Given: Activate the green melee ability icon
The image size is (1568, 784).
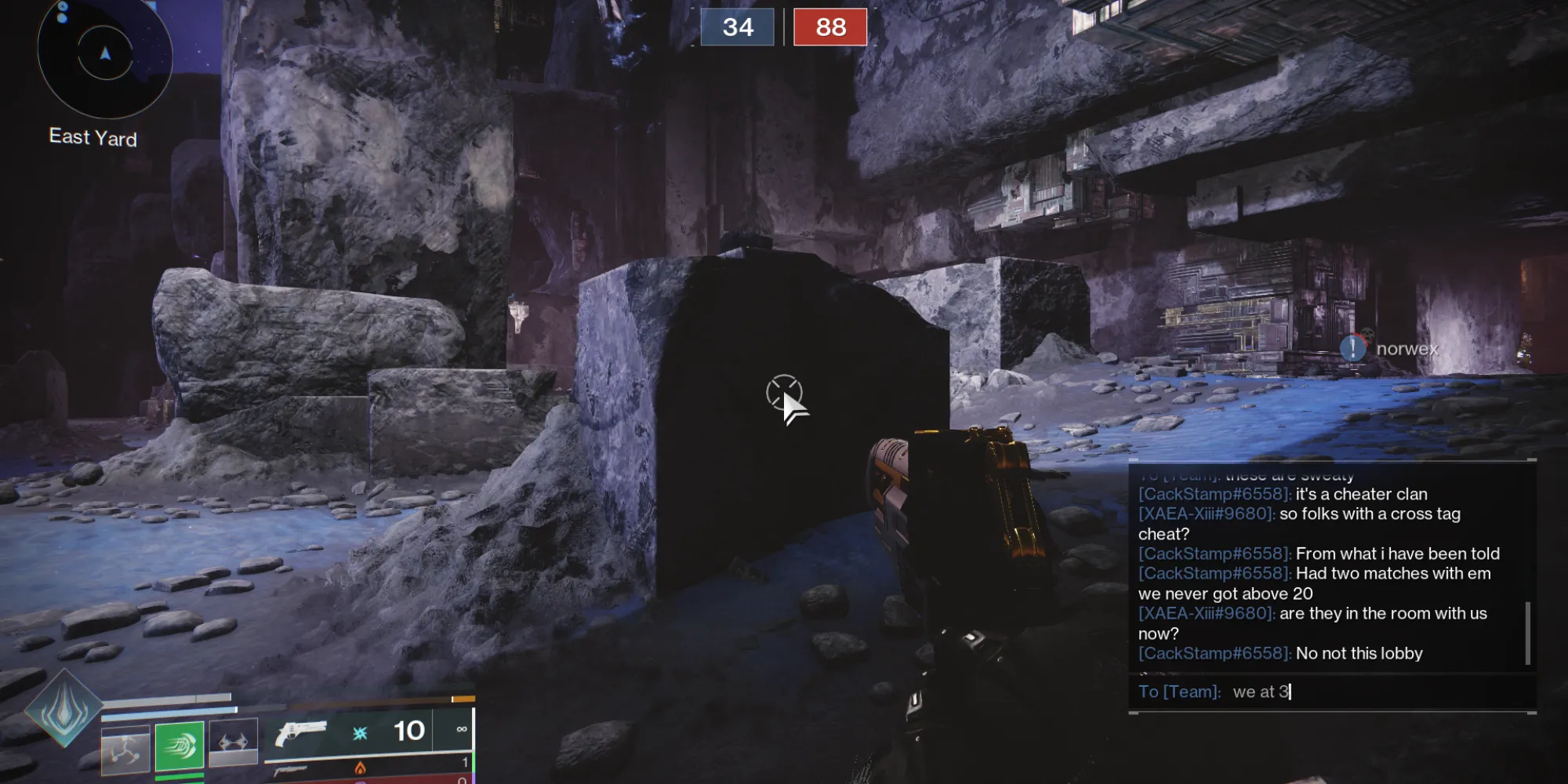Looking at the screenshot, I should click(180, 746).
